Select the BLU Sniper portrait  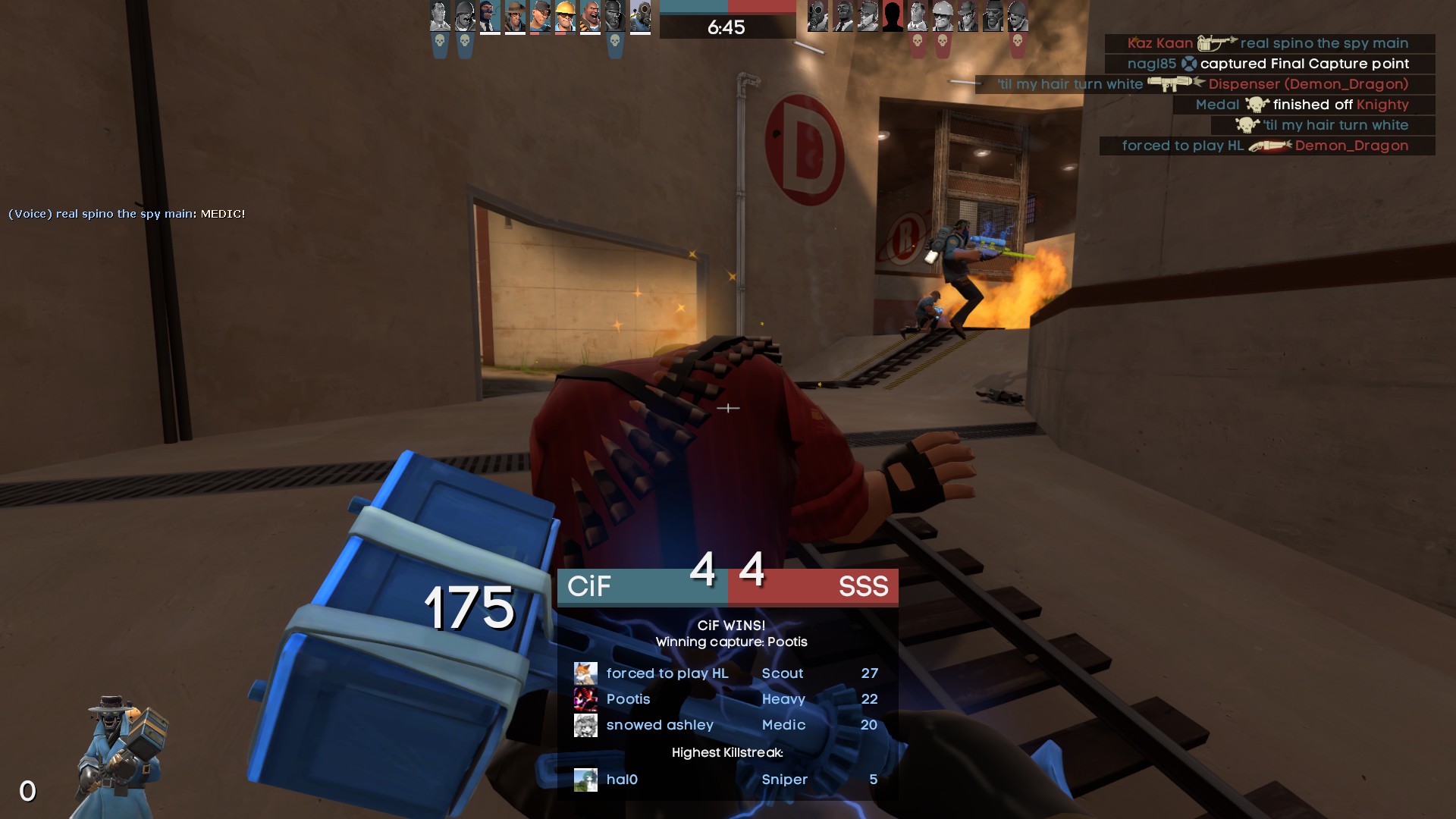pos(515,16)
